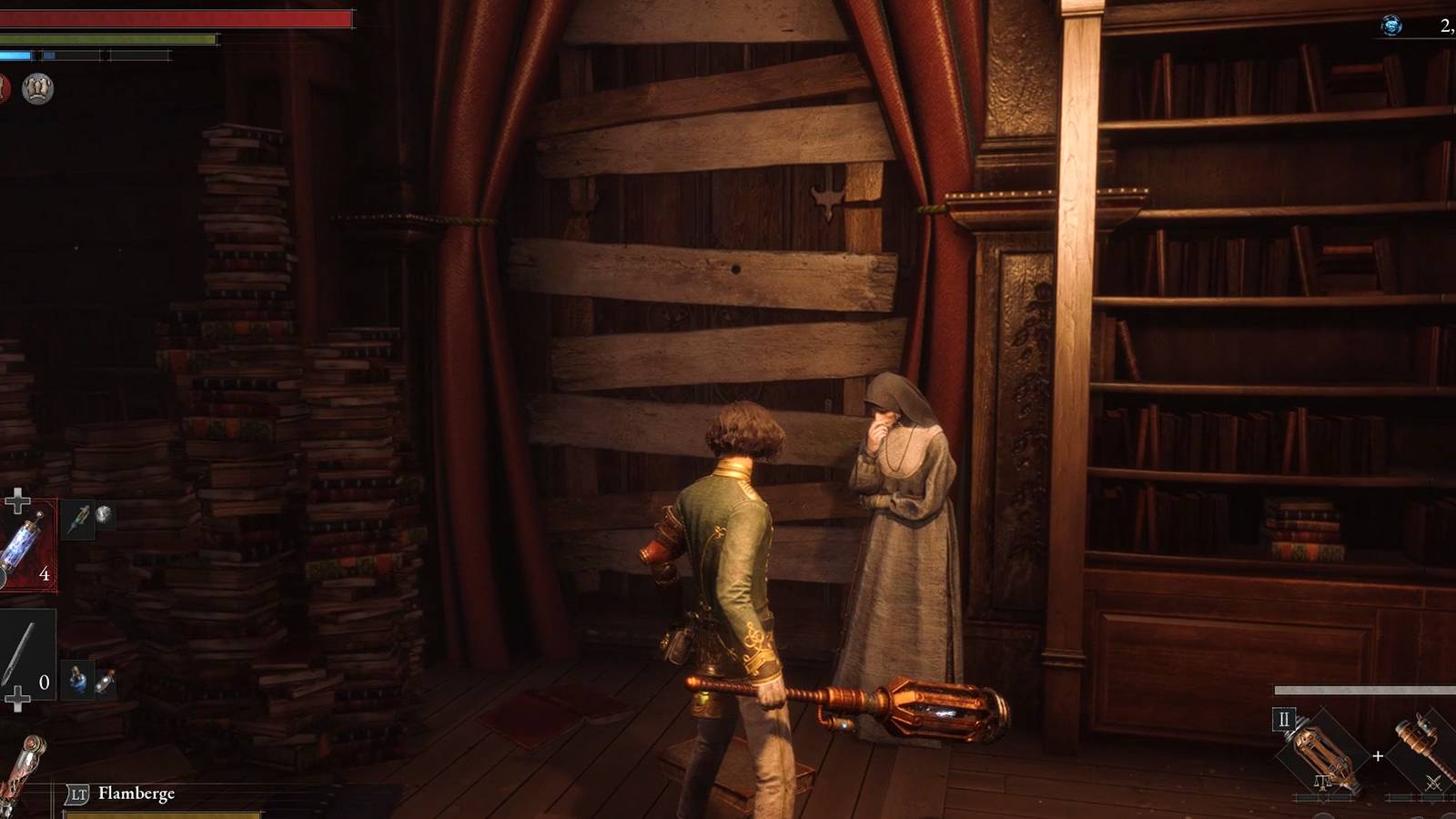Click the grimace face status icon
This screenshot has width=1456, height=819.
[x=36, y=89]
